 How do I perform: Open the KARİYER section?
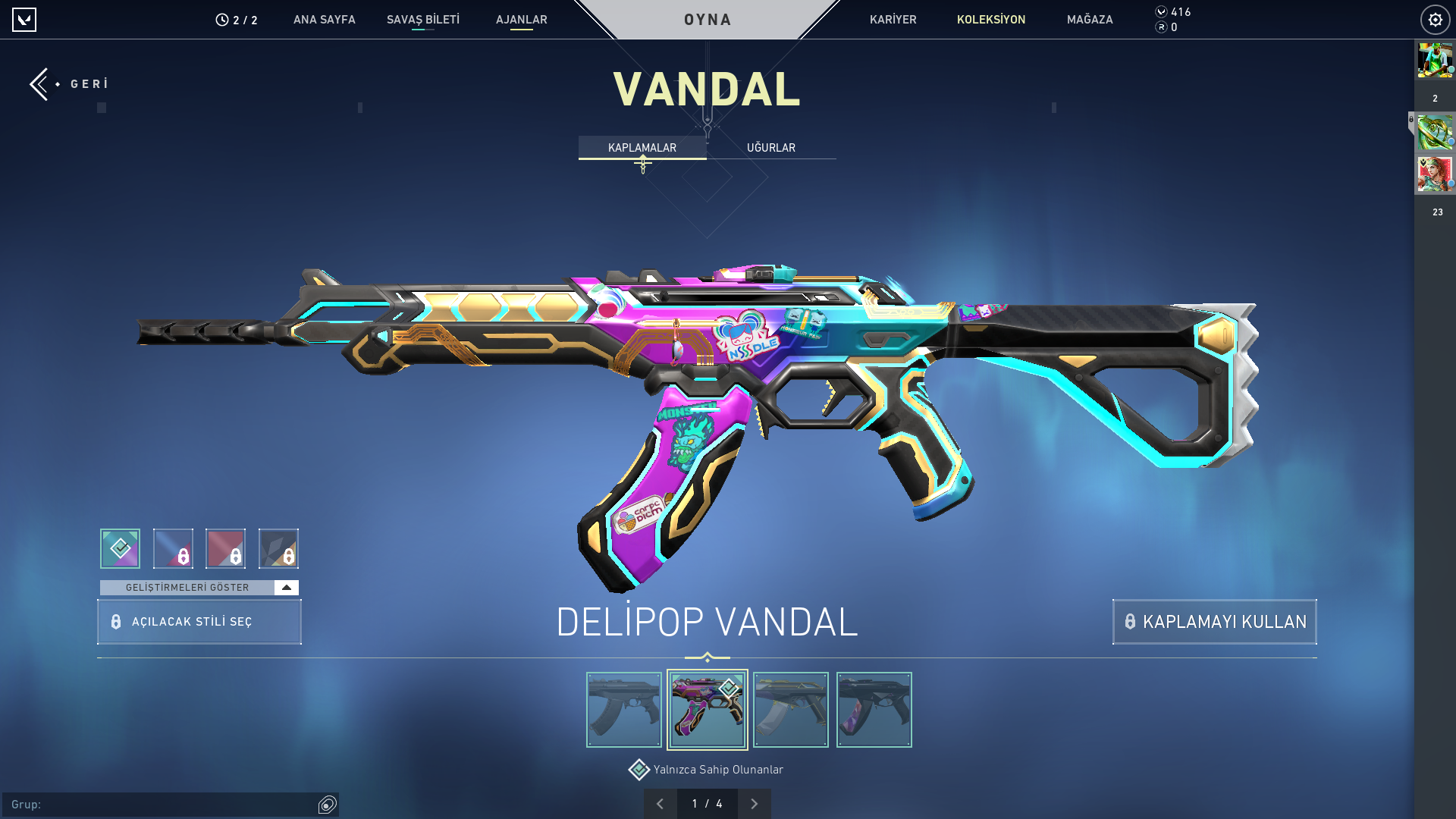tap(893, 20)
